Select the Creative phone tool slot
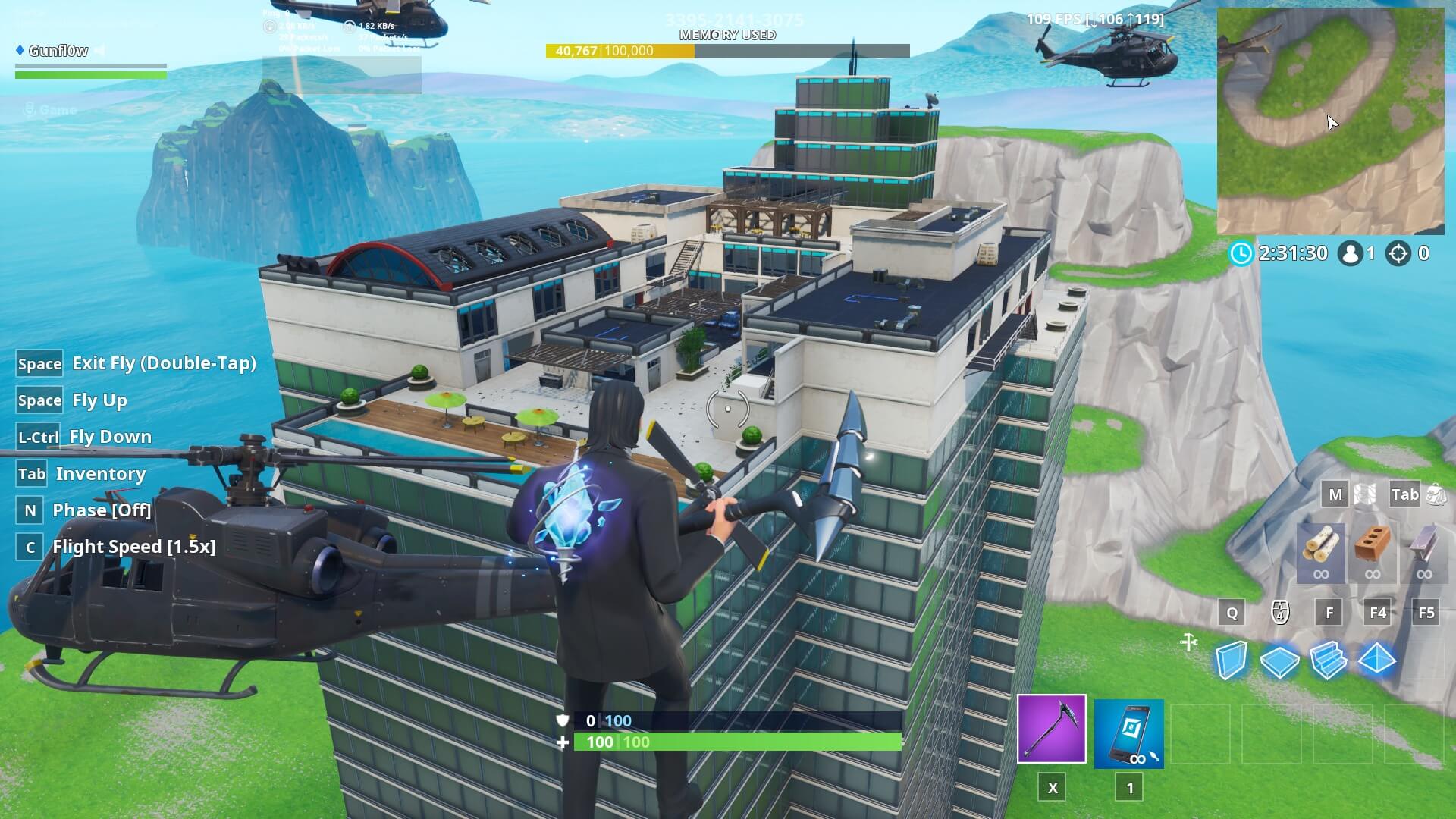Viewport: 1456px width, 819px height. tap(1128, 733)
